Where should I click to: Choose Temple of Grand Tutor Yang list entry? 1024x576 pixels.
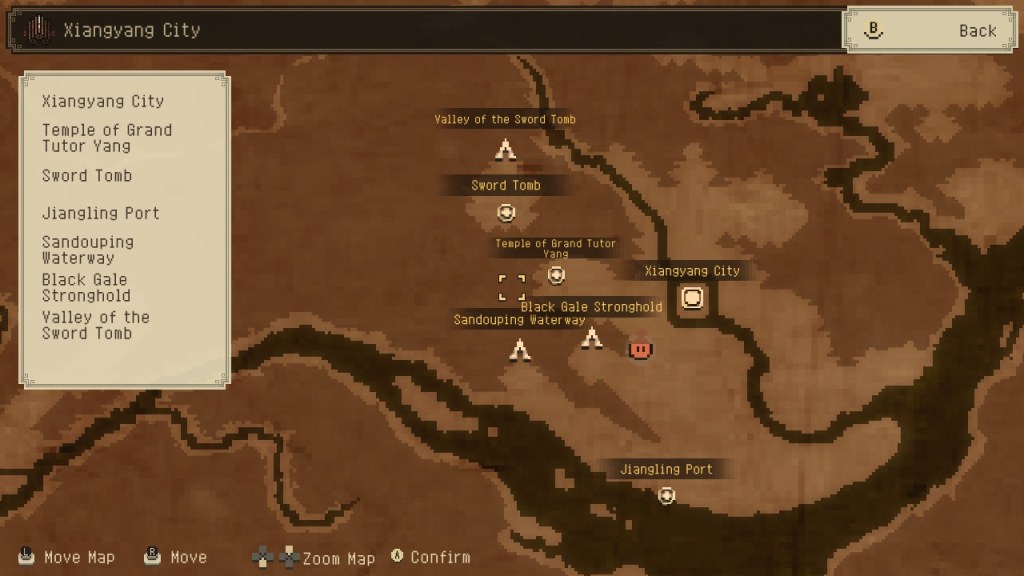point(107,138)
